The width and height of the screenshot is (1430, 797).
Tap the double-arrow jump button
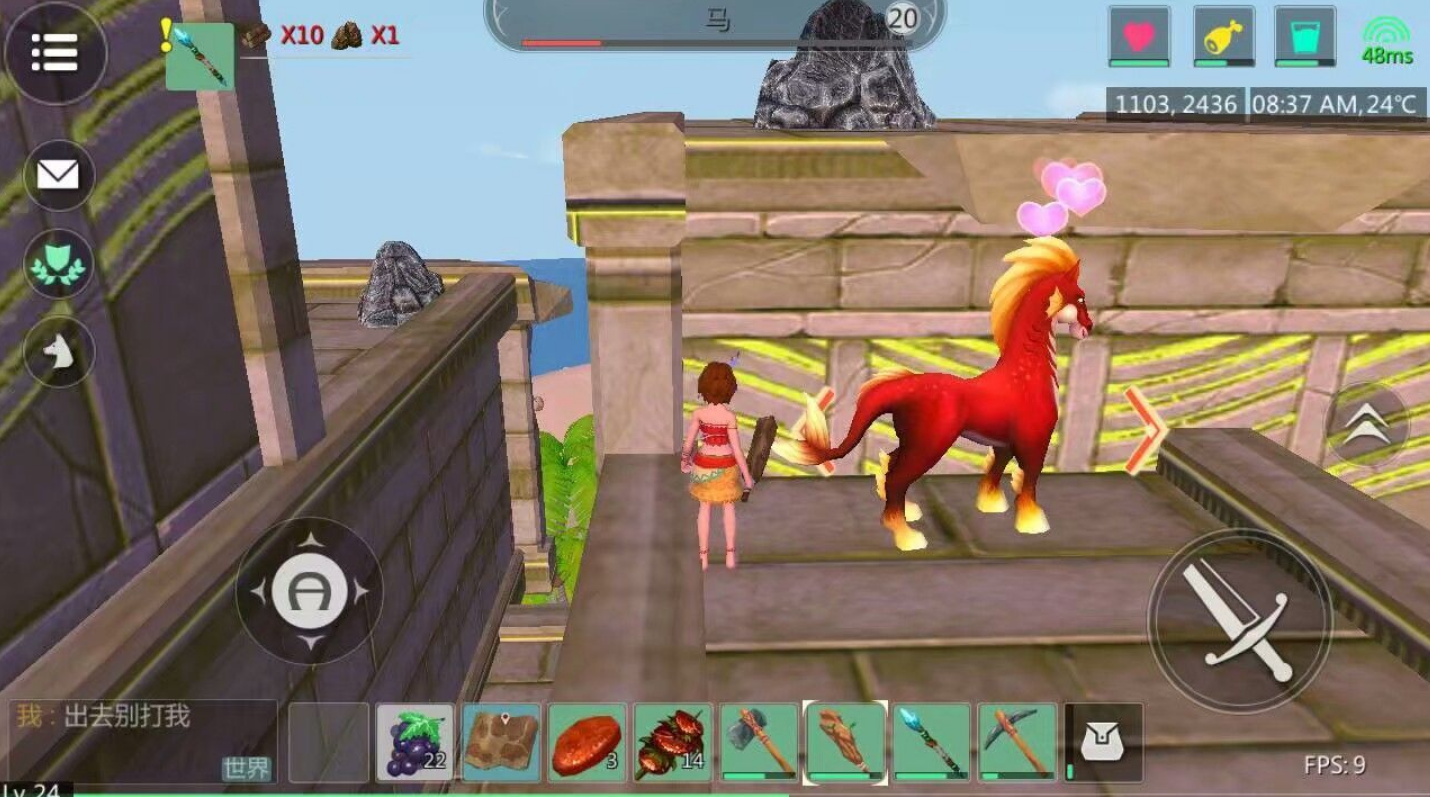[x=1367, y=426]
